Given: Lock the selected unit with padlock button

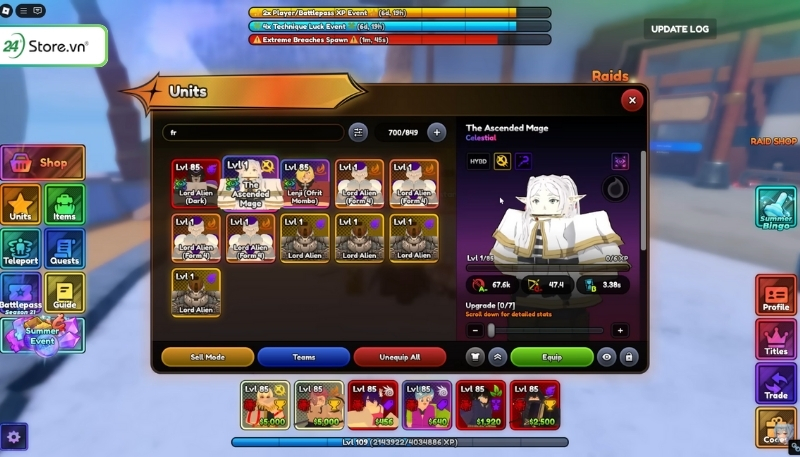Looking at the screenshot, I should tap(628, 356).
